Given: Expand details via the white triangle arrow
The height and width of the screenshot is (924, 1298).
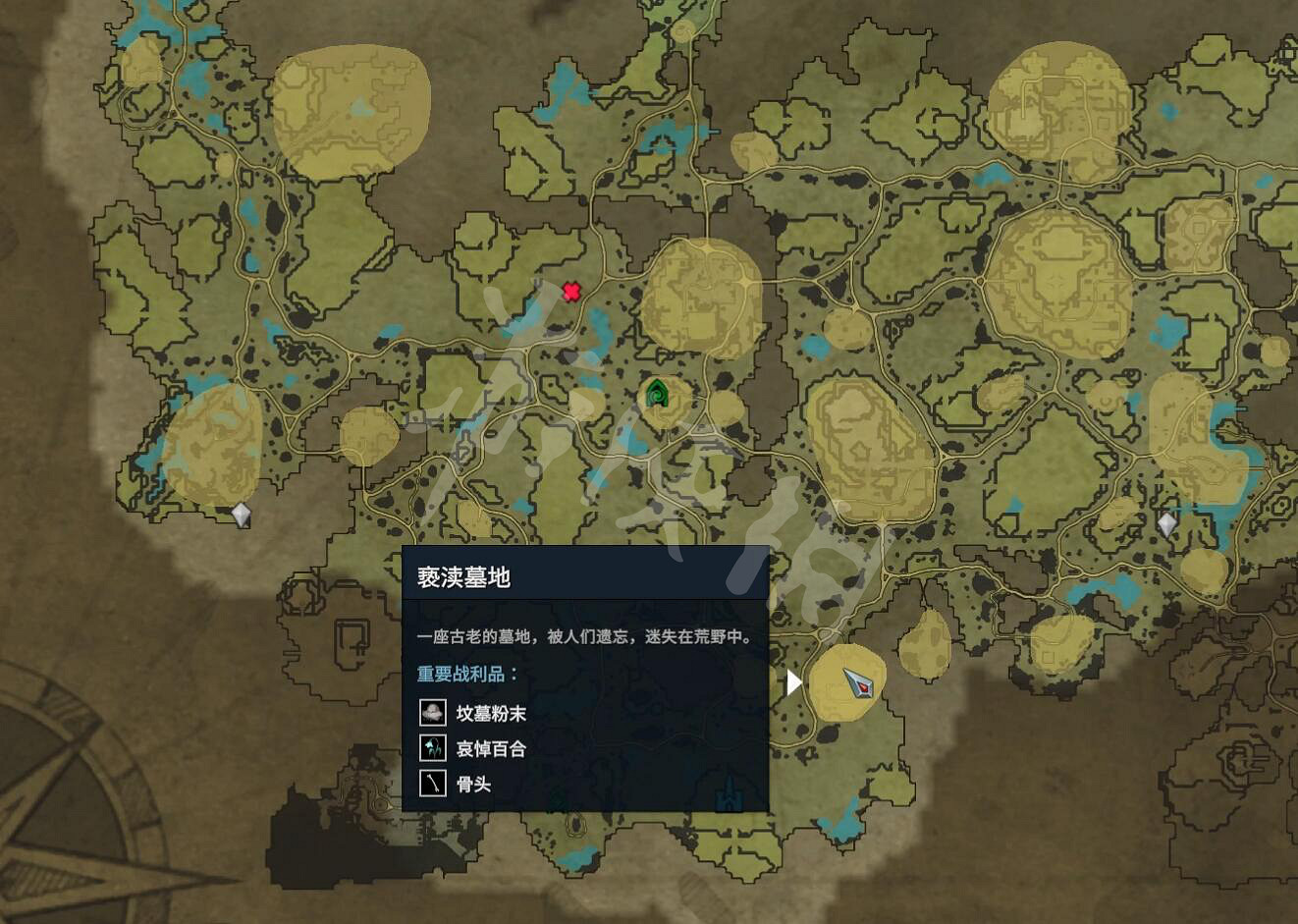Looking at the screenshot, I should tap(791, 683).
